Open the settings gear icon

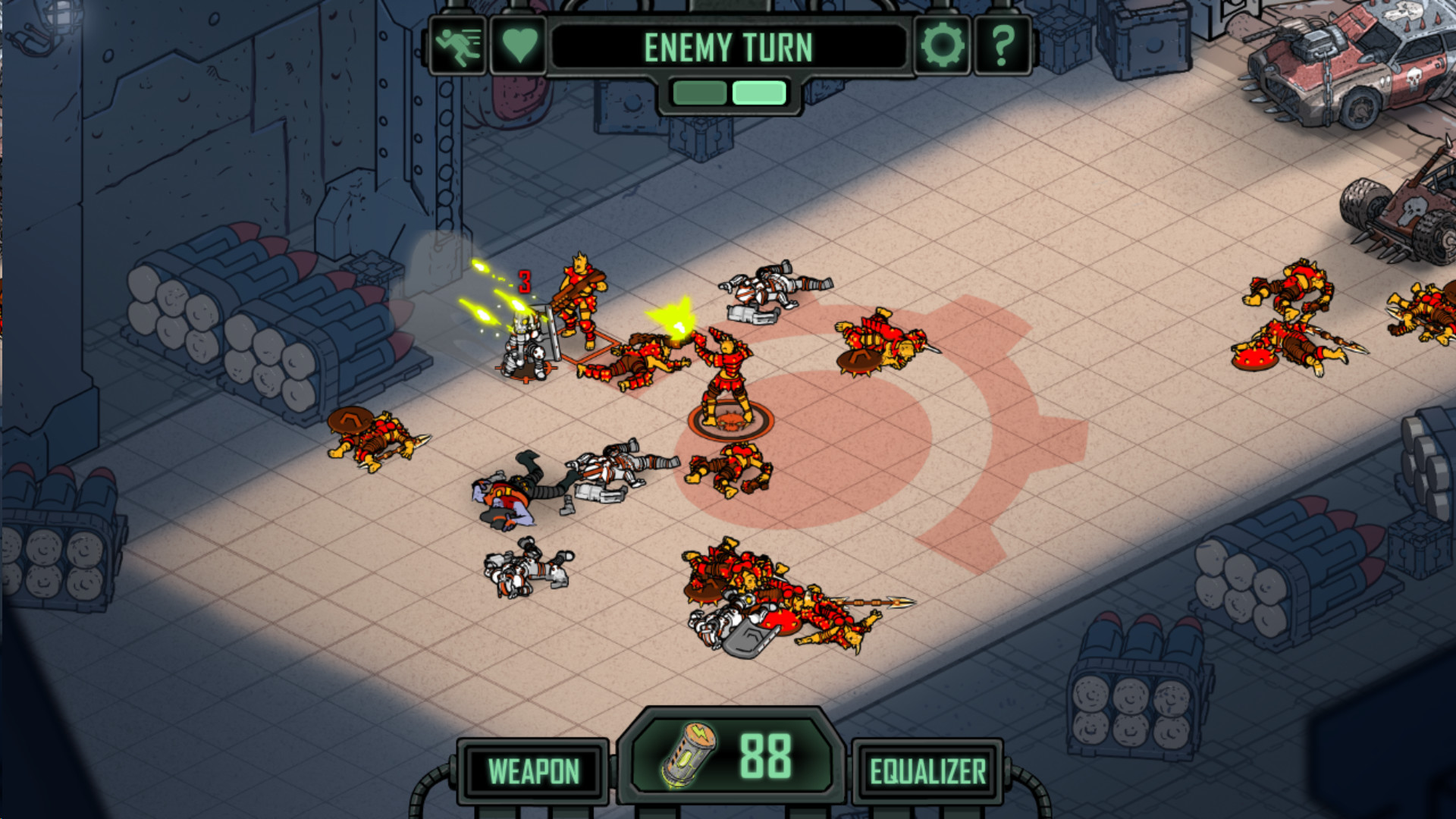[x=943, y=47]
